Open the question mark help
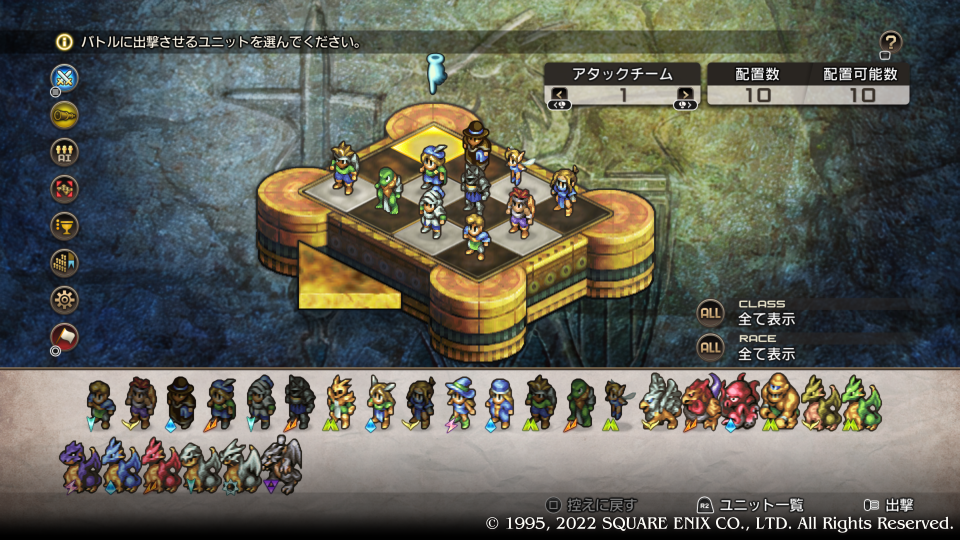The width and height of the screenshot is (960, 540). click(891, 42)
